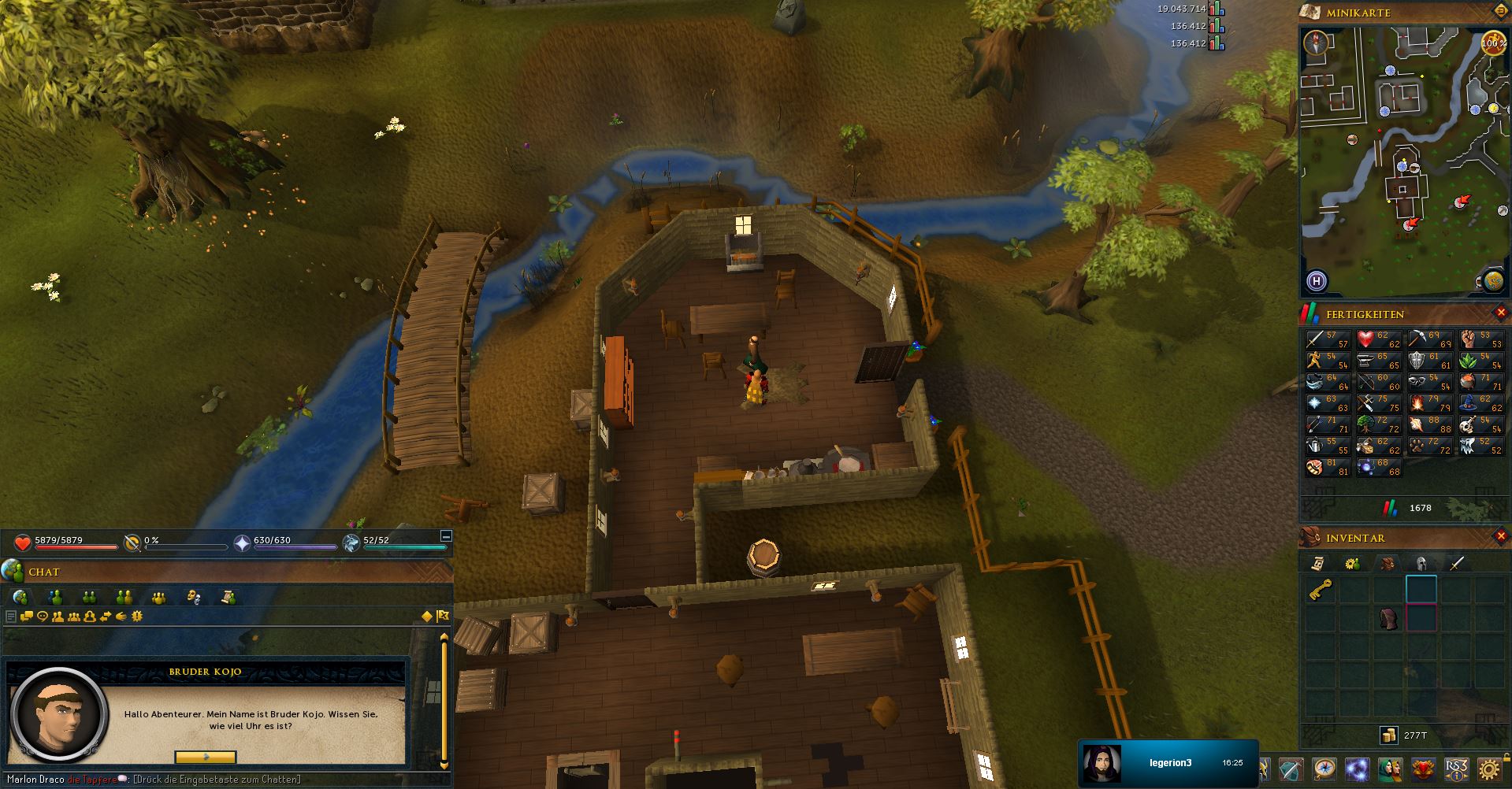
Task: Switch to the mask and skull chat tab
Action: click(194, 598)
